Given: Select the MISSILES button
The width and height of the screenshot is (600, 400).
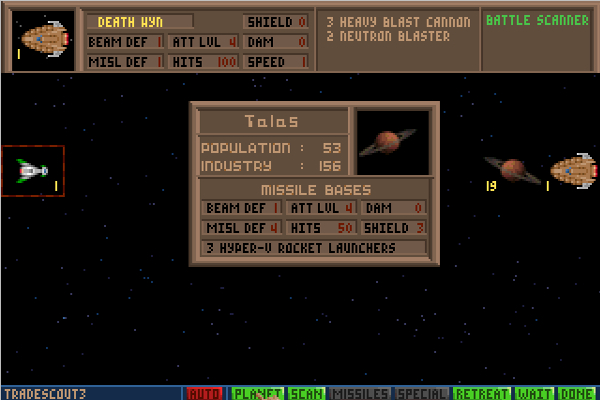Looking at the screenshot, I should 360,393.
